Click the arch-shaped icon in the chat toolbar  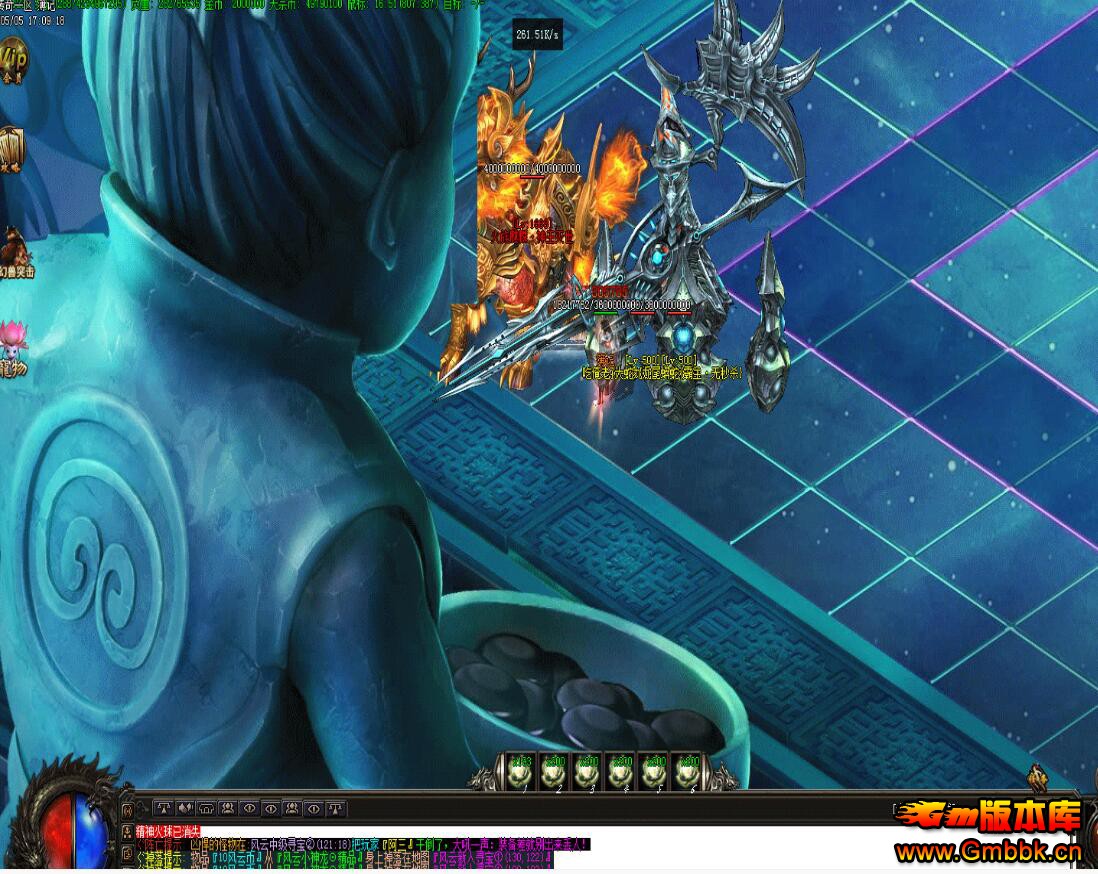point(206,808)
